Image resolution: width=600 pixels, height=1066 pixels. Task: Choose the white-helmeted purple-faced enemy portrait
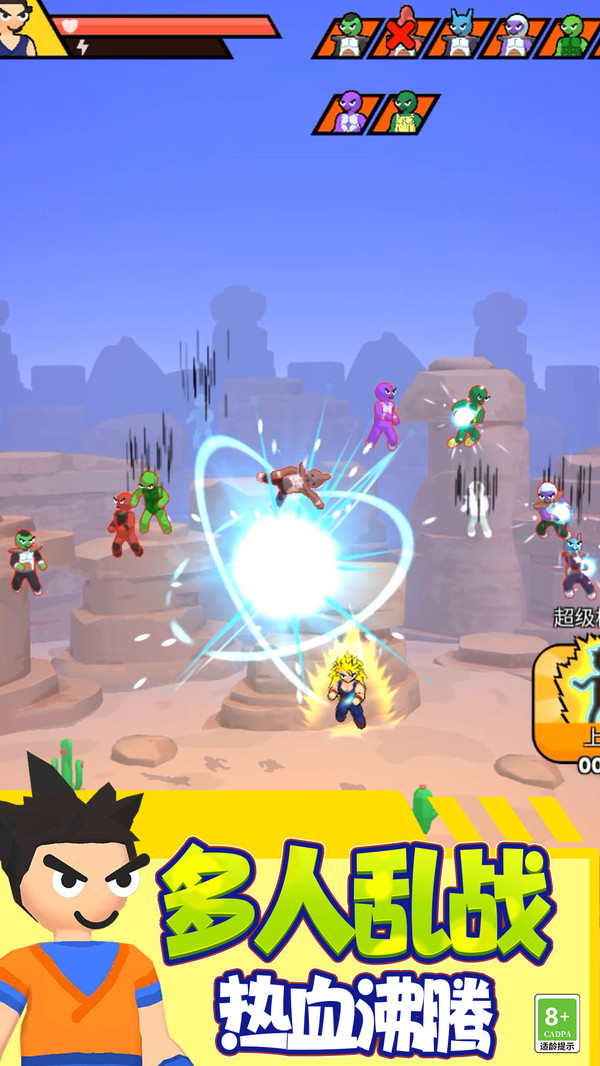514,36
